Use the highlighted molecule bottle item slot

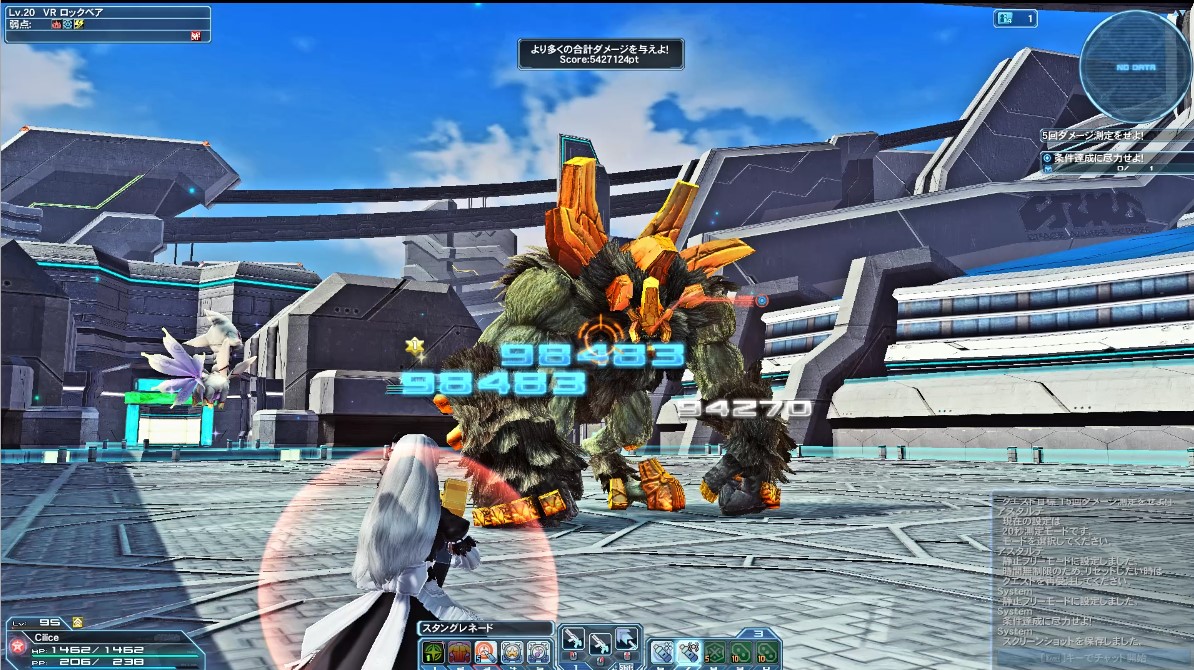point(688,652)
